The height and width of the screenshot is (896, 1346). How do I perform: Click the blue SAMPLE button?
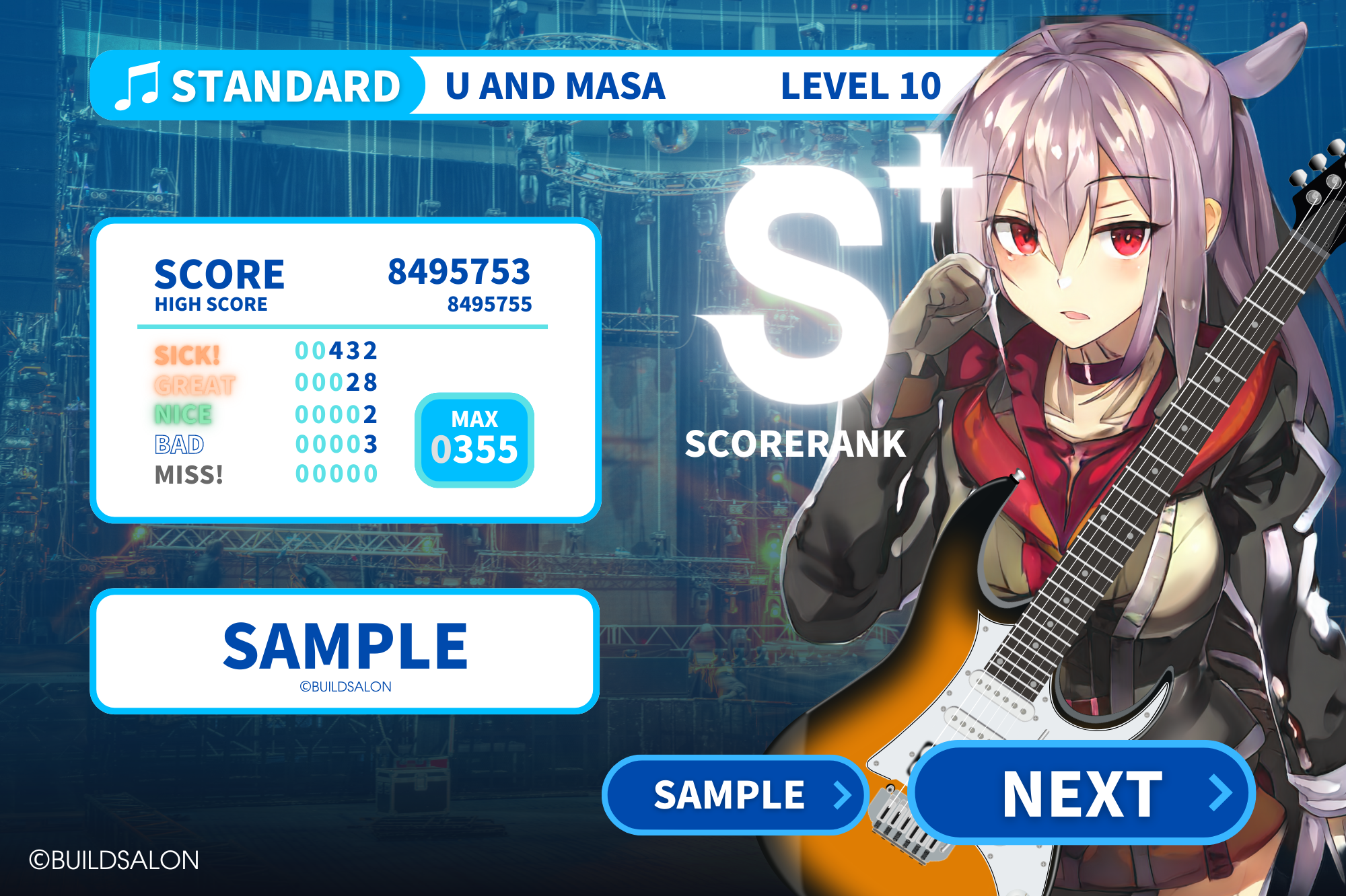click(x=734, y=796)
